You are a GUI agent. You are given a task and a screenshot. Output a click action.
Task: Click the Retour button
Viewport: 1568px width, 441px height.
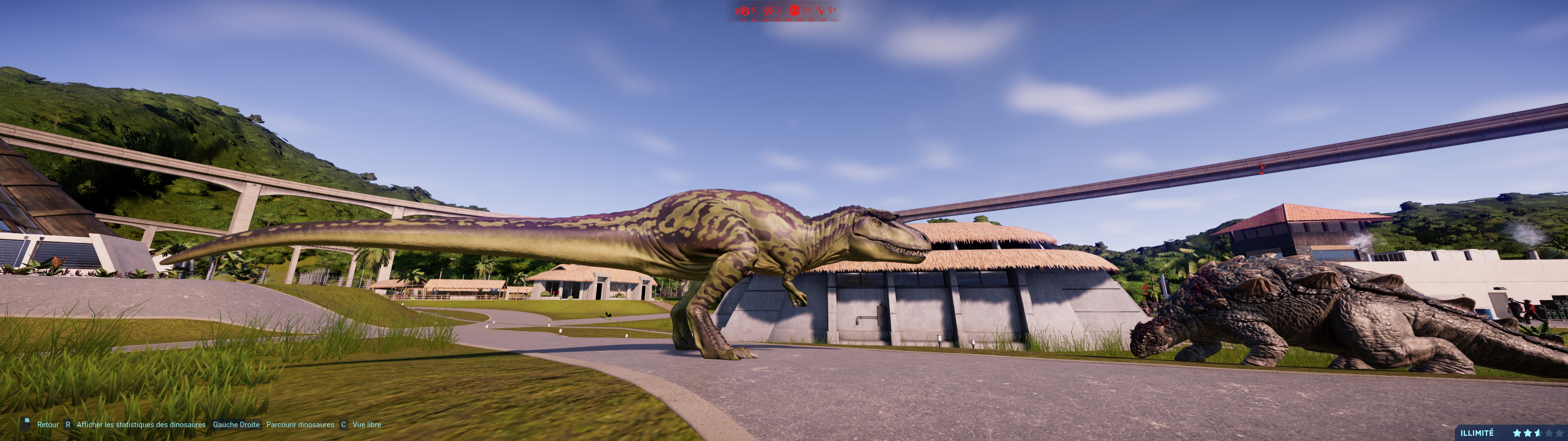[48, 424]
